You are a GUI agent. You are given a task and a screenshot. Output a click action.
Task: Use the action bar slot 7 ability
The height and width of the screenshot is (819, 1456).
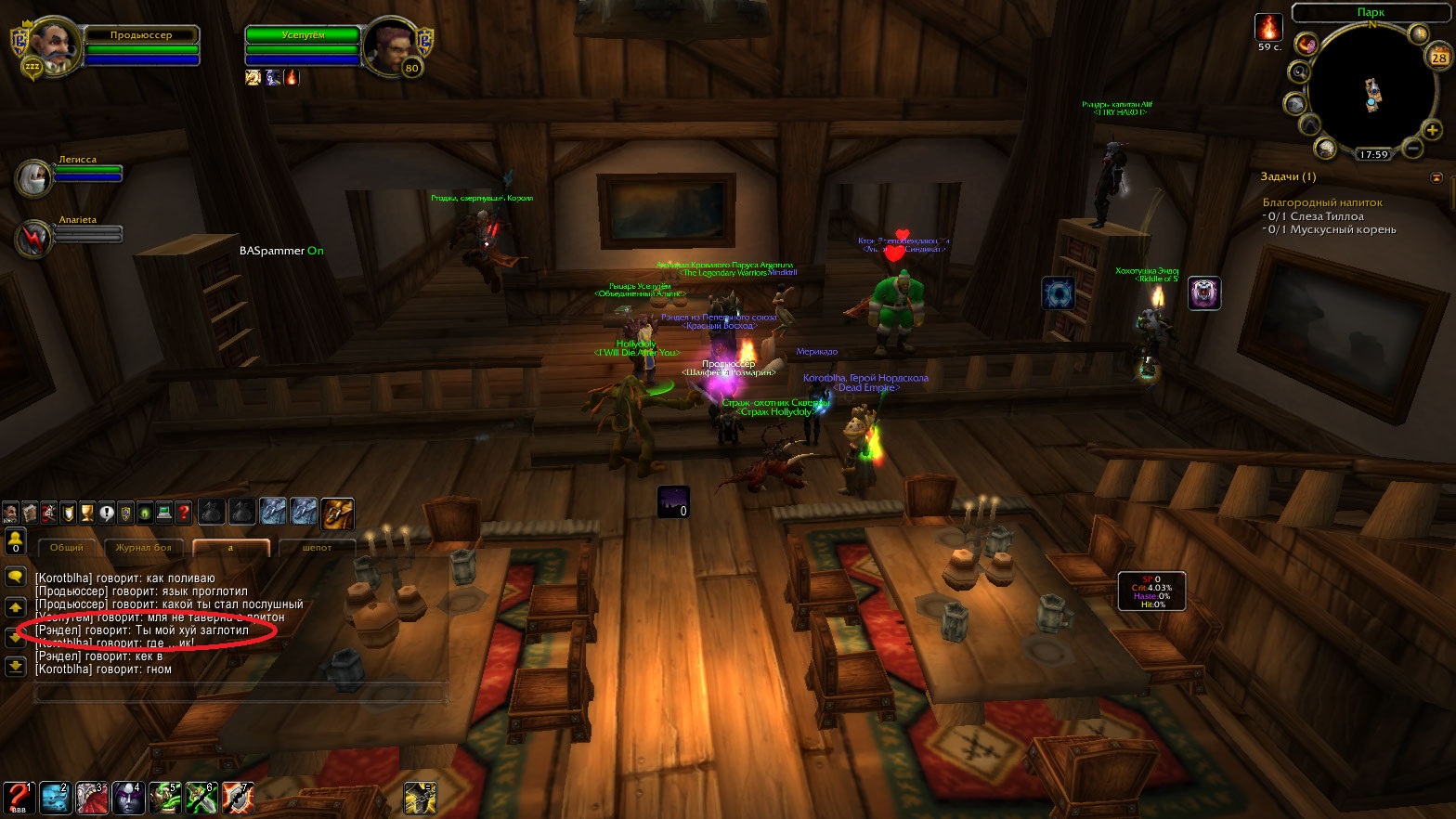pos(238,798)
